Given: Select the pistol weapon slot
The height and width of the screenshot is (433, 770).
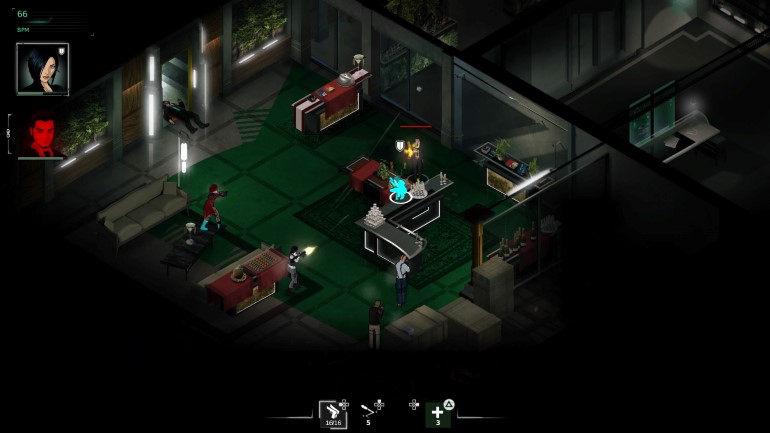Looking at the screenshot, I should click(332, 414).
